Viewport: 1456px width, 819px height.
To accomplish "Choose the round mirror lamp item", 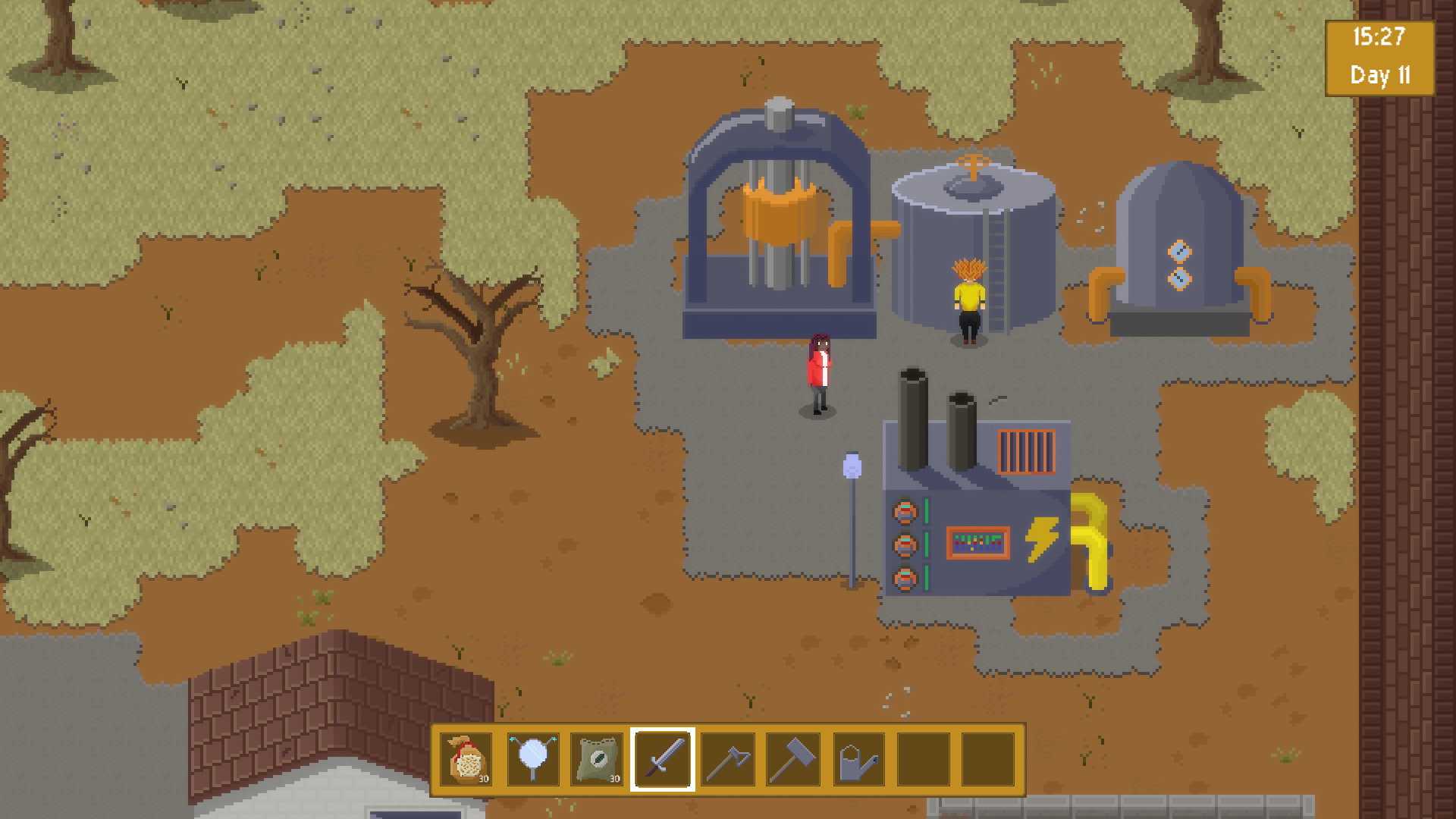I will [x=532, y=759].
